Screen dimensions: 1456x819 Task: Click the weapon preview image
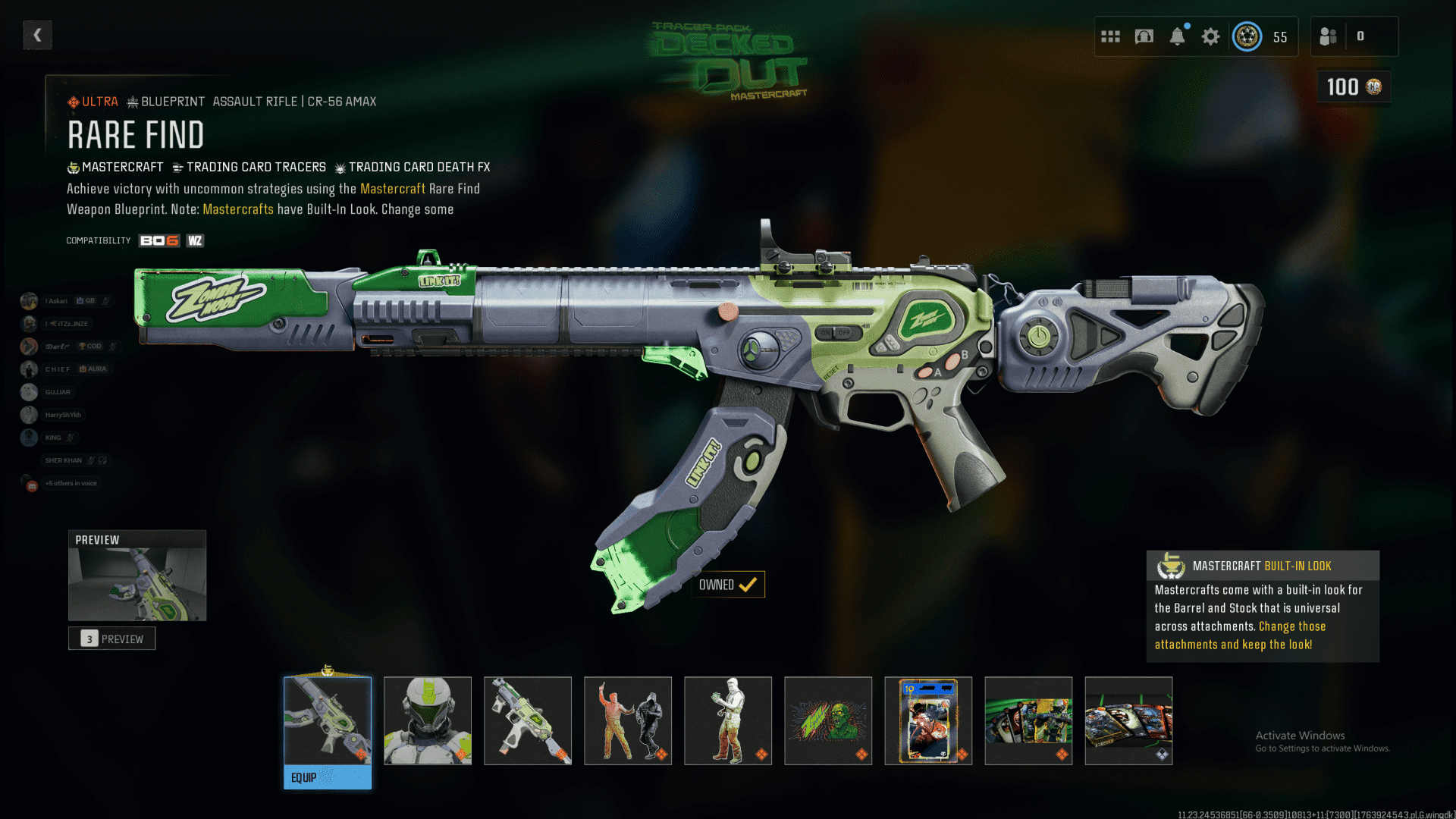tap(137, 584)
